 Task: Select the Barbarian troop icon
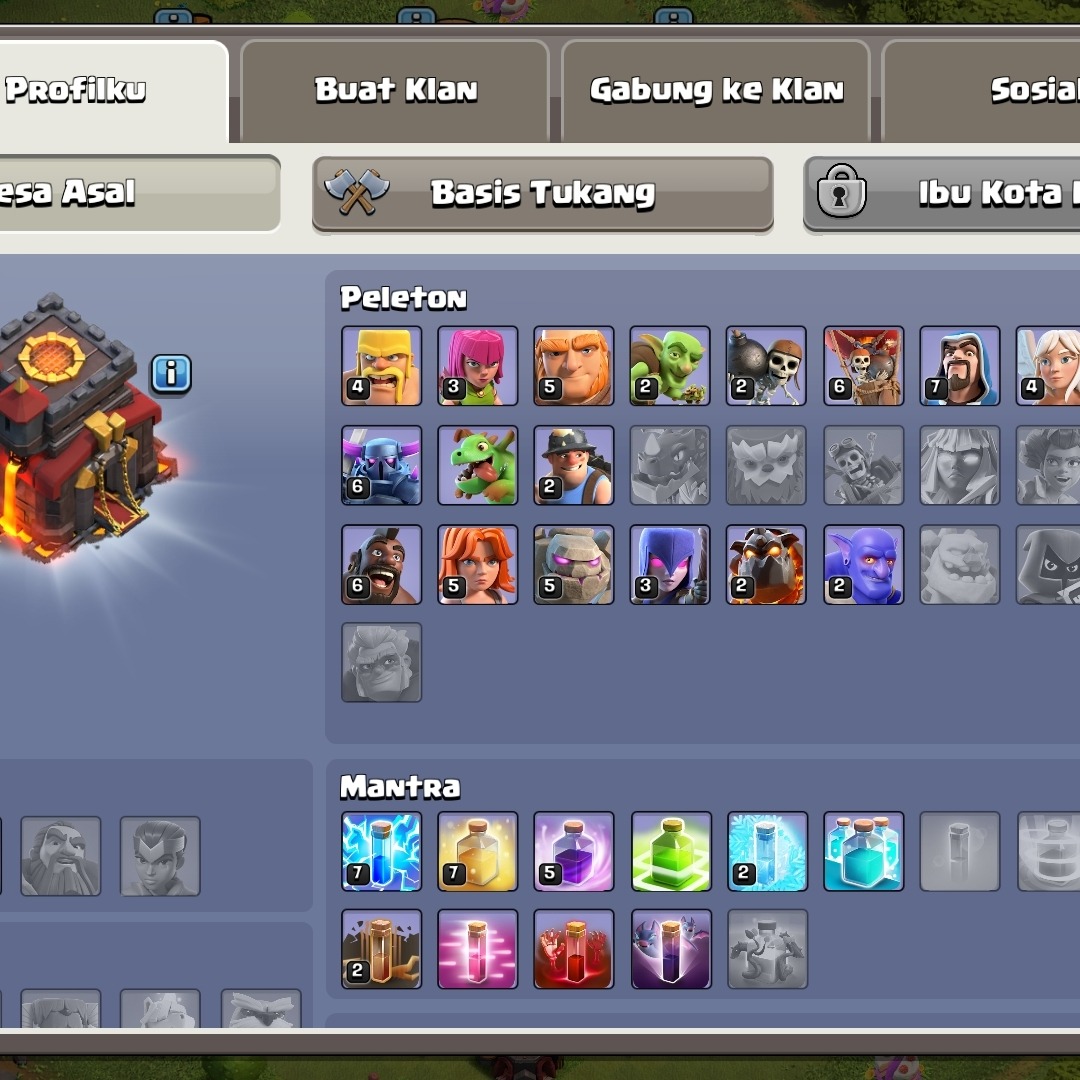pyautogui.click(x=382, y=366)
